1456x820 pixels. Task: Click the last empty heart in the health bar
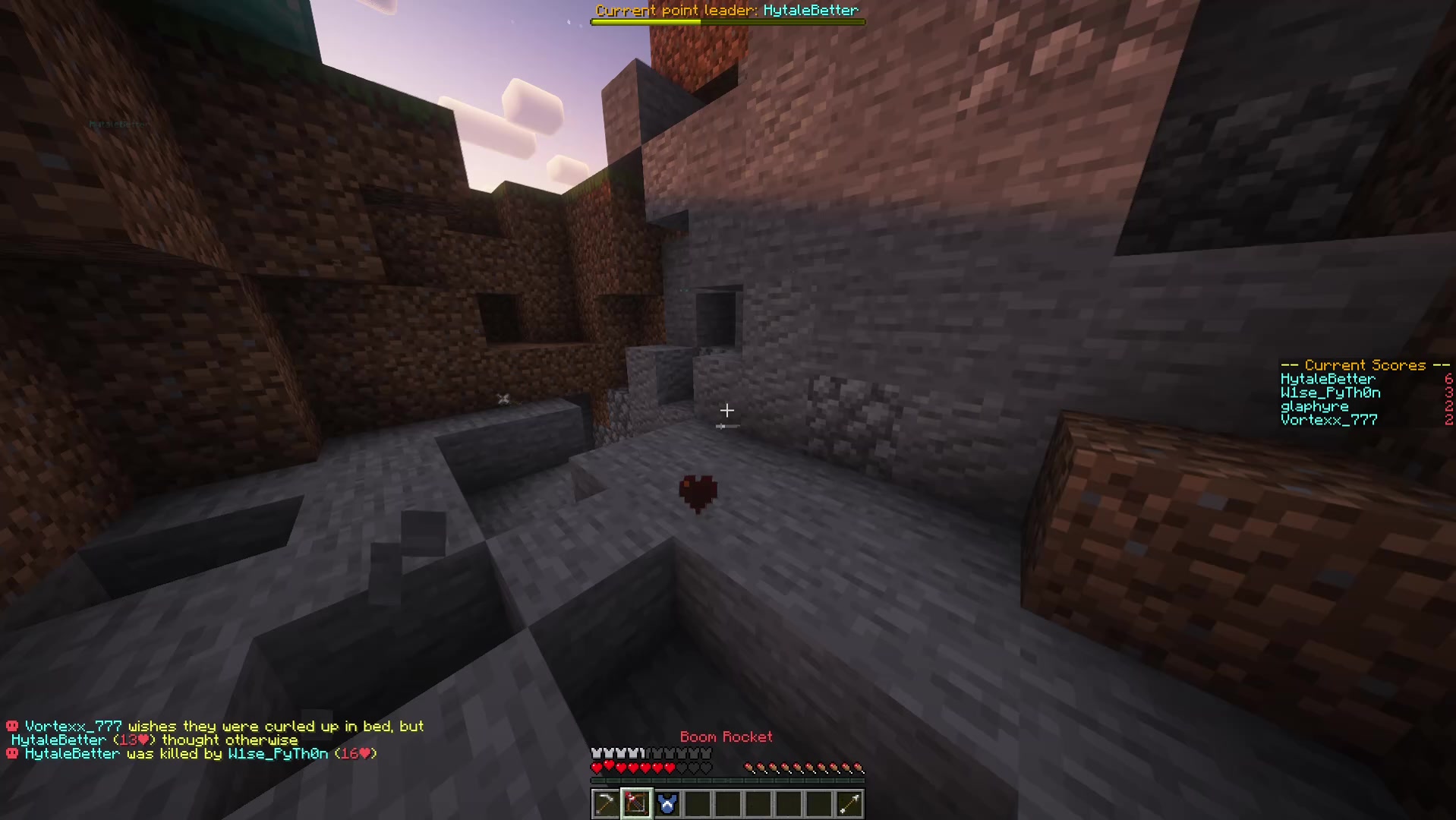(706, 767)
